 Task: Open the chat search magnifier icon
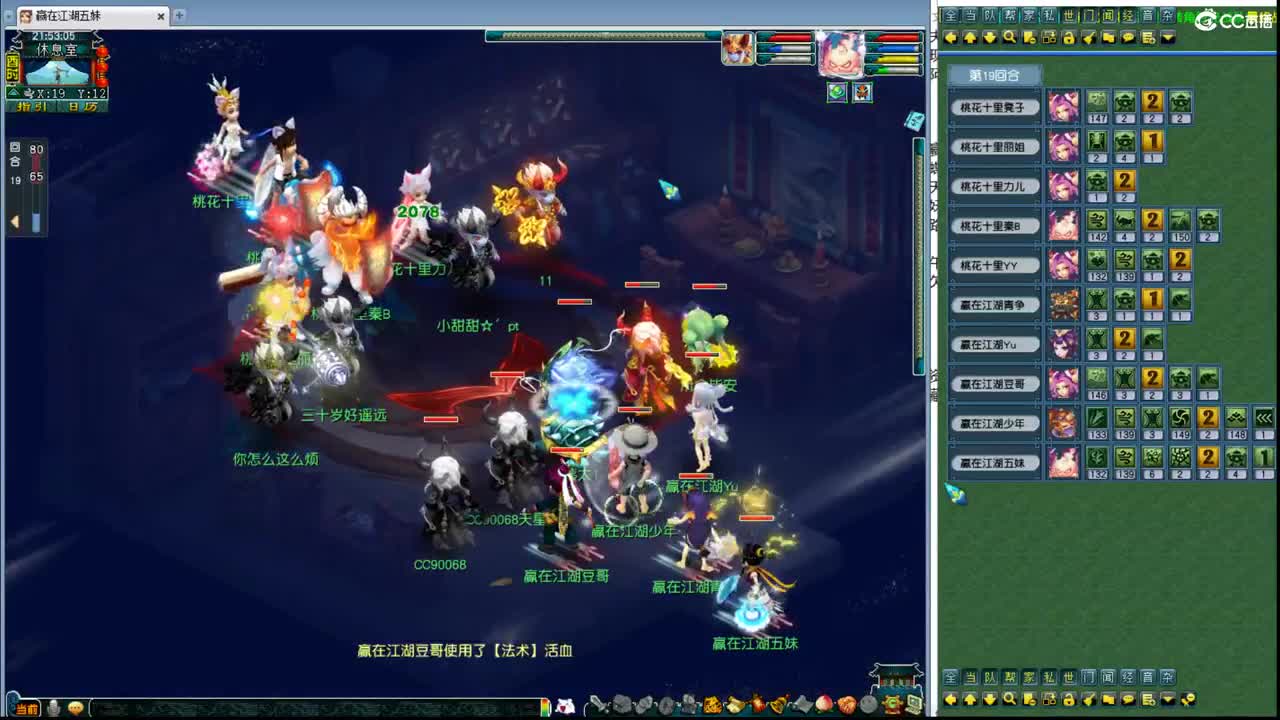pyautogui.click(x=1010, y=38)
